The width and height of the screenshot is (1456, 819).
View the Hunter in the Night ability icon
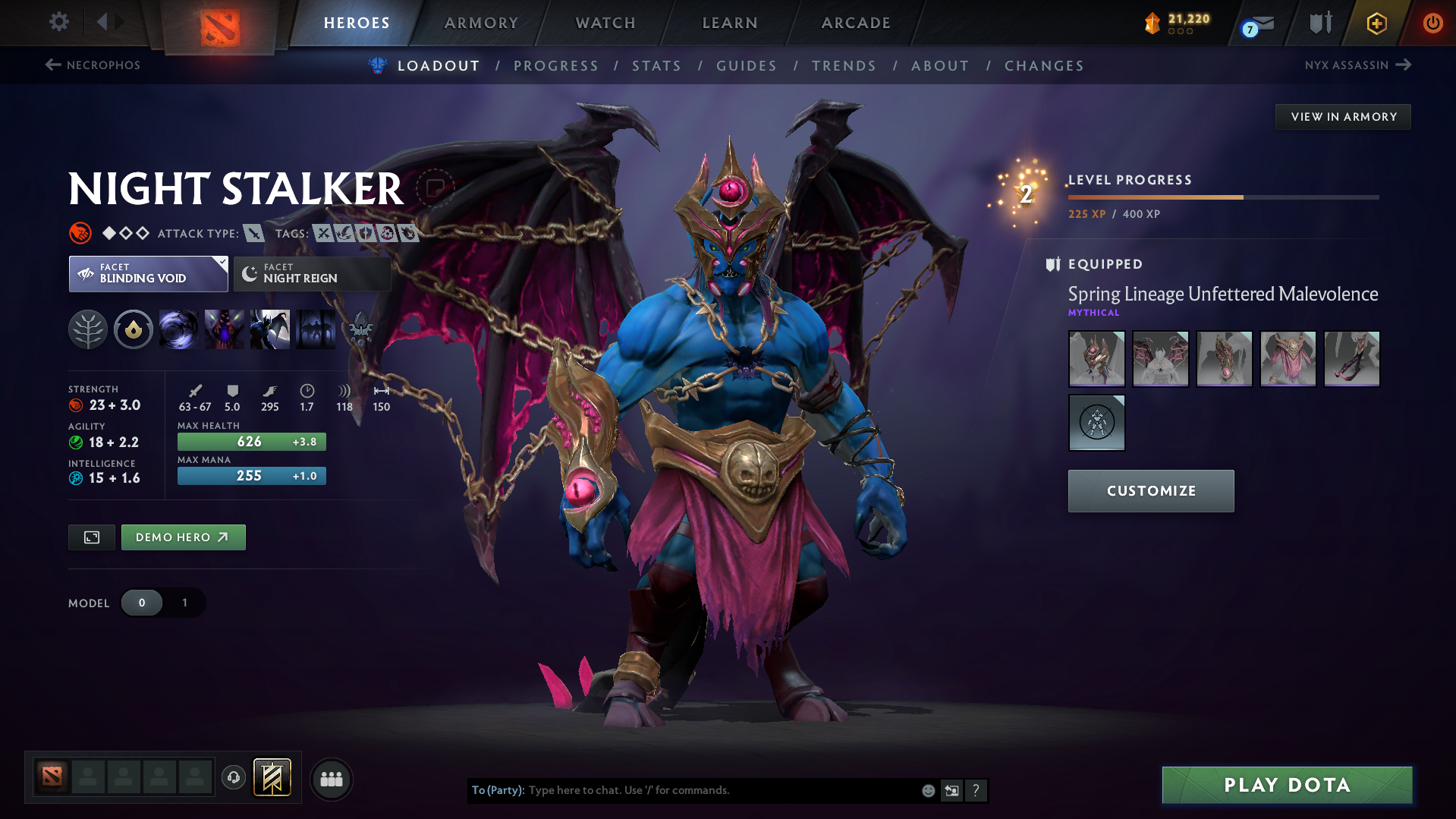point(270,329)
